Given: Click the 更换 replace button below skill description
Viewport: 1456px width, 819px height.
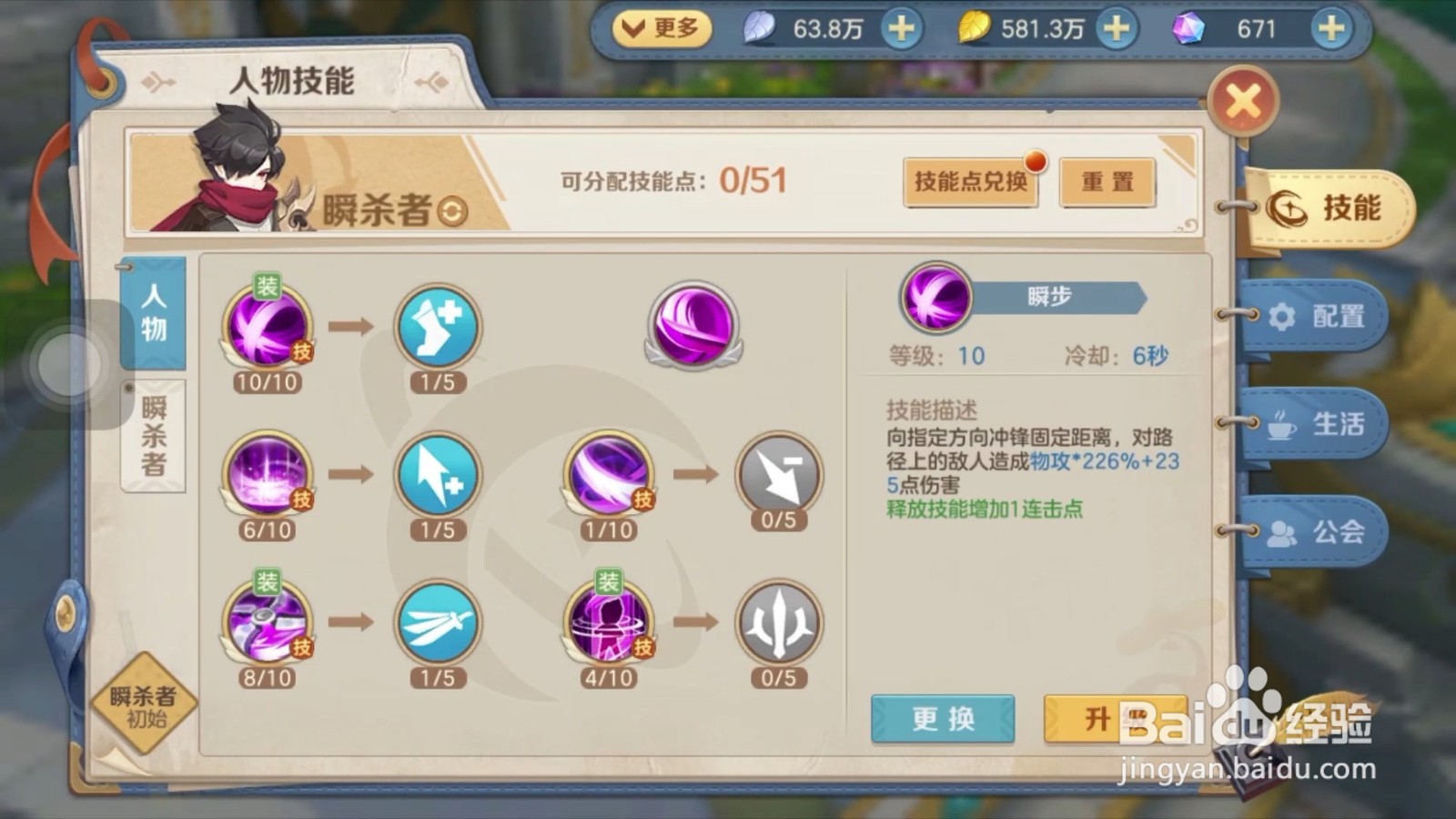Looking at the screenshot, I should (942, 719).
